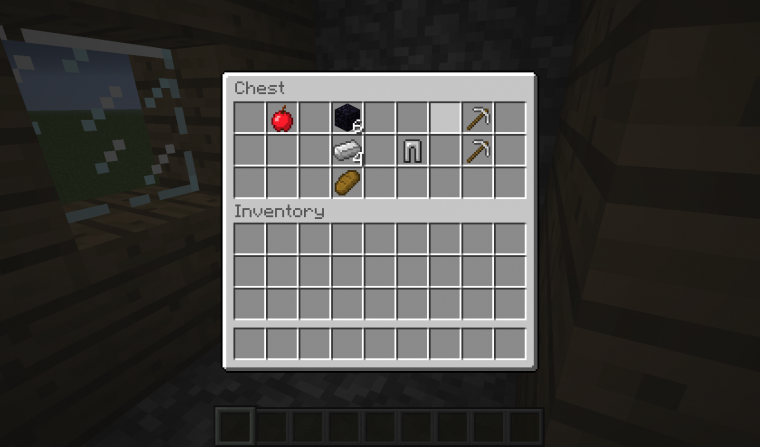
Task: Pick up the red apple
Action: tap(282, 119)
